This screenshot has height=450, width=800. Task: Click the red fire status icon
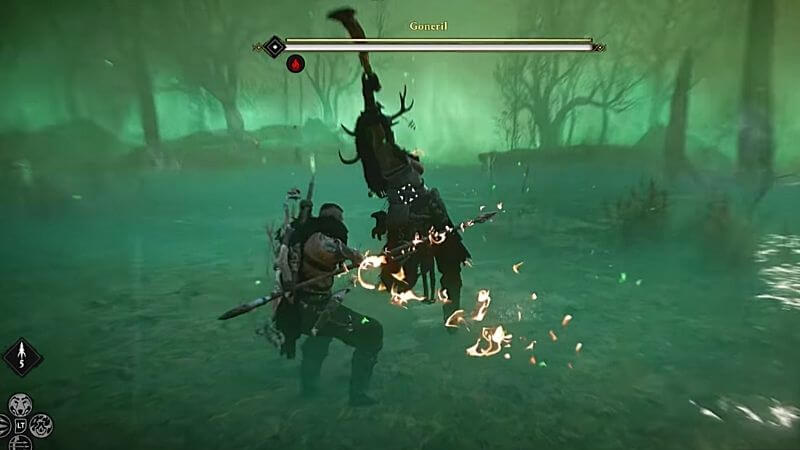296,64
